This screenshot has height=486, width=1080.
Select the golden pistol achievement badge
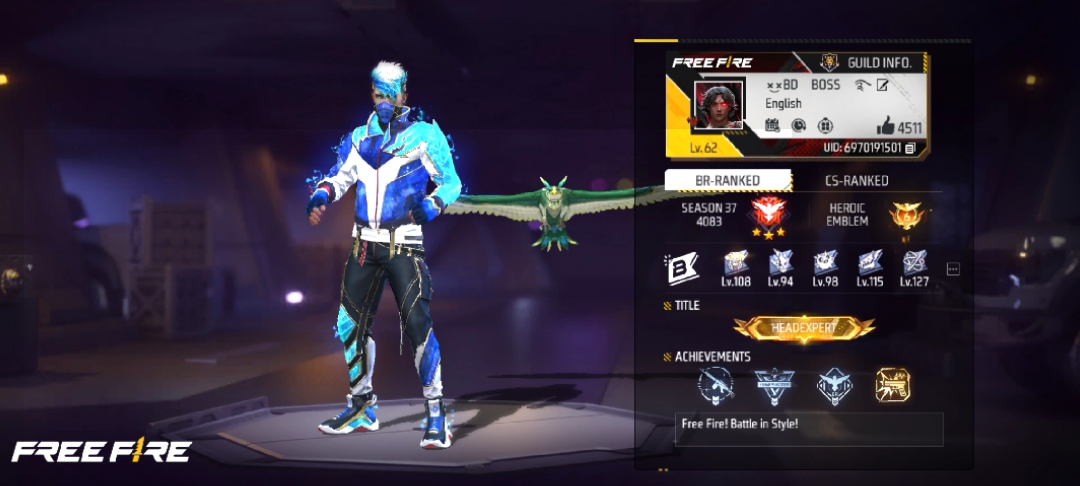pyautogui.click(x=892, y=384)
